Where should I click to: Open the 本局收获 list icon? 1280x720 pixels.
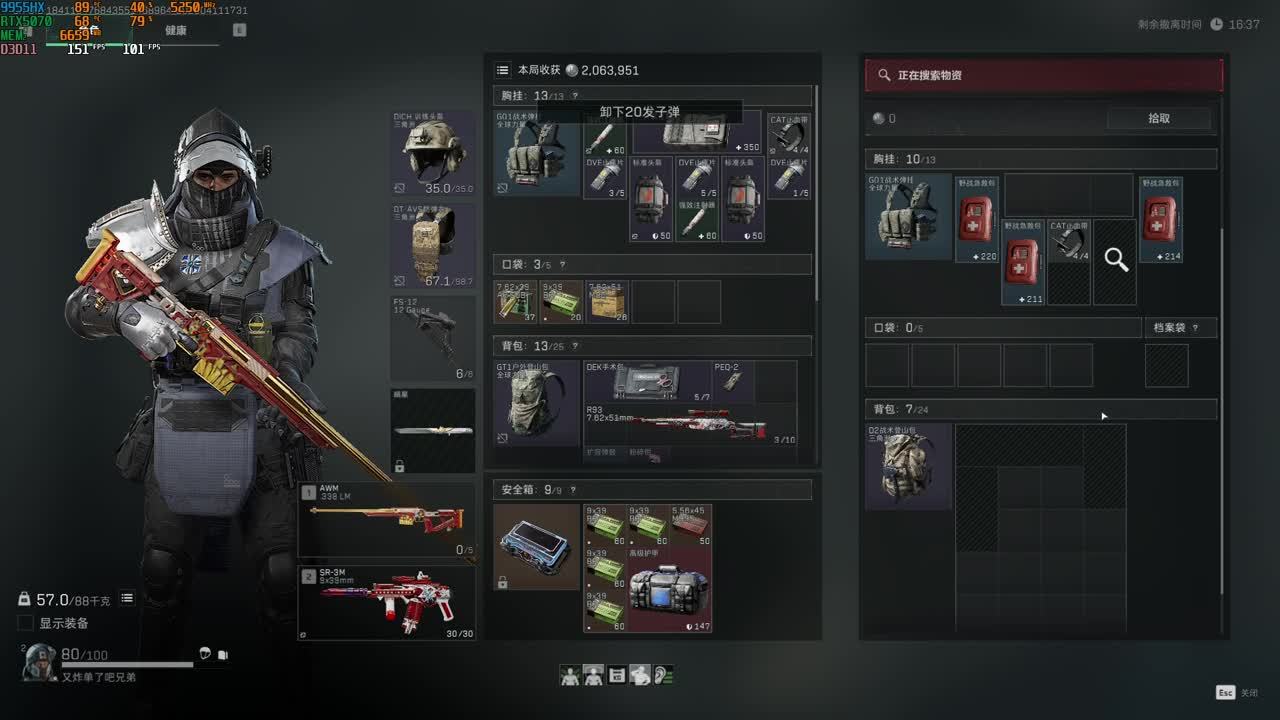click(502, 70)
